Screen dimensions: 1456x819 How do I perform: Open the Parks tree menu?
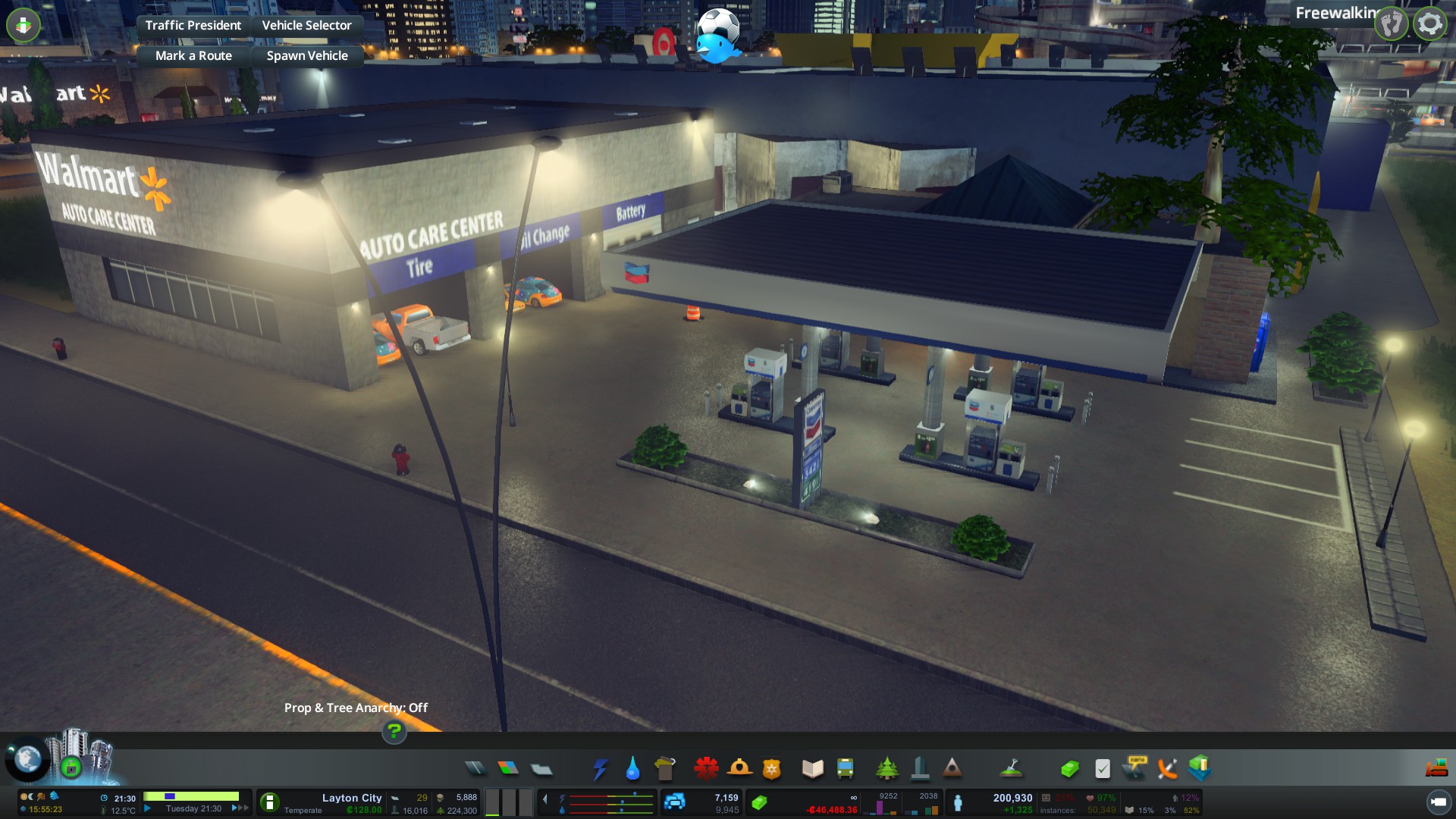click(886, 768)
